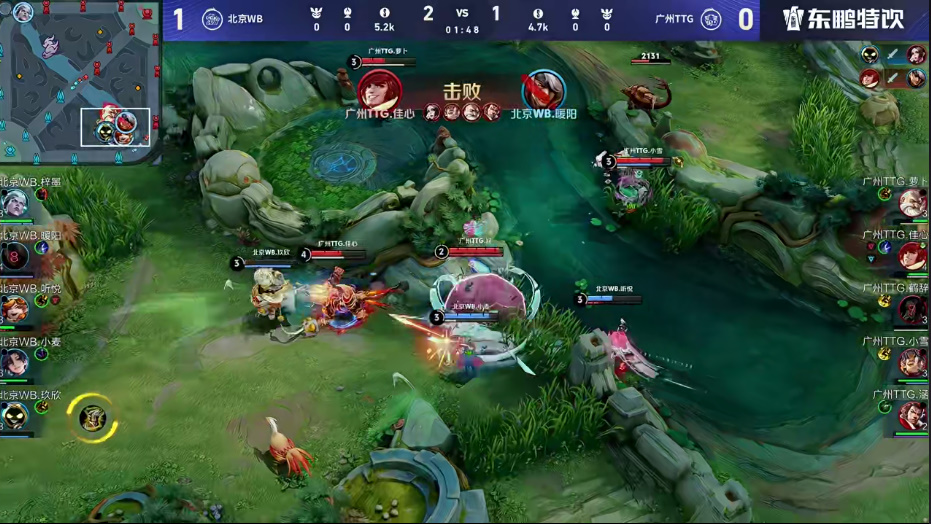Select 广州TTG.鹤辞 player portrait

point(912,310)
